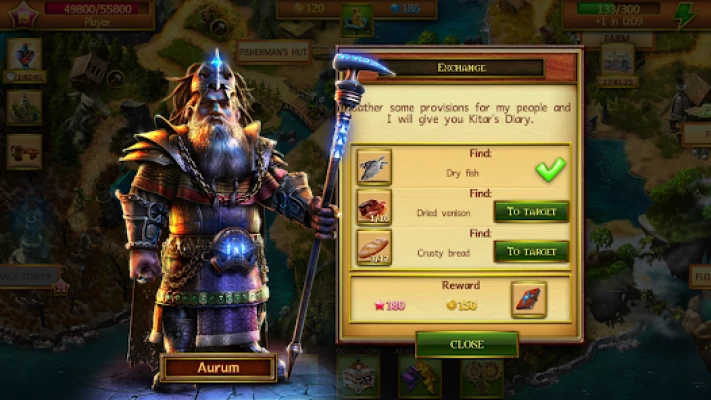The width and height of the screenshot is (711, 400).
Task: Select the Crusty bread item icon
Action: click(374, 248)
